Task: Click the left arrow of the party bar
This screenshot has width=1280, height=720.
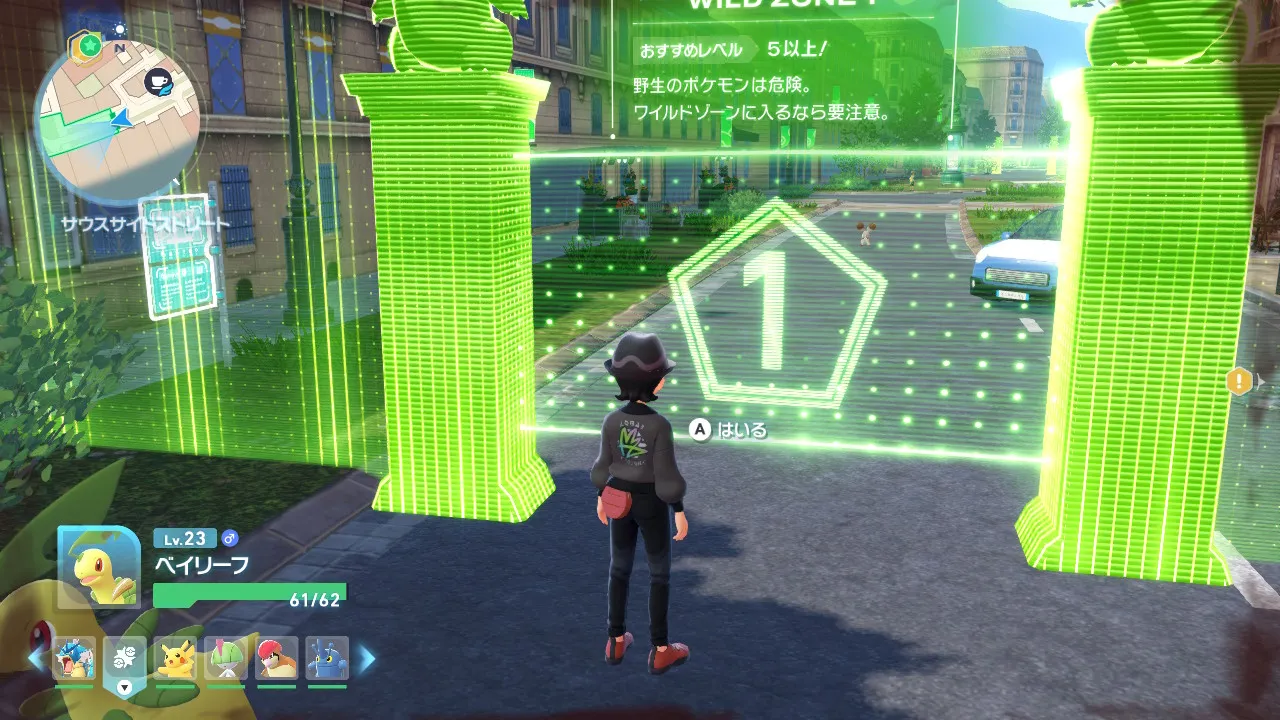Action: (36, 658)
